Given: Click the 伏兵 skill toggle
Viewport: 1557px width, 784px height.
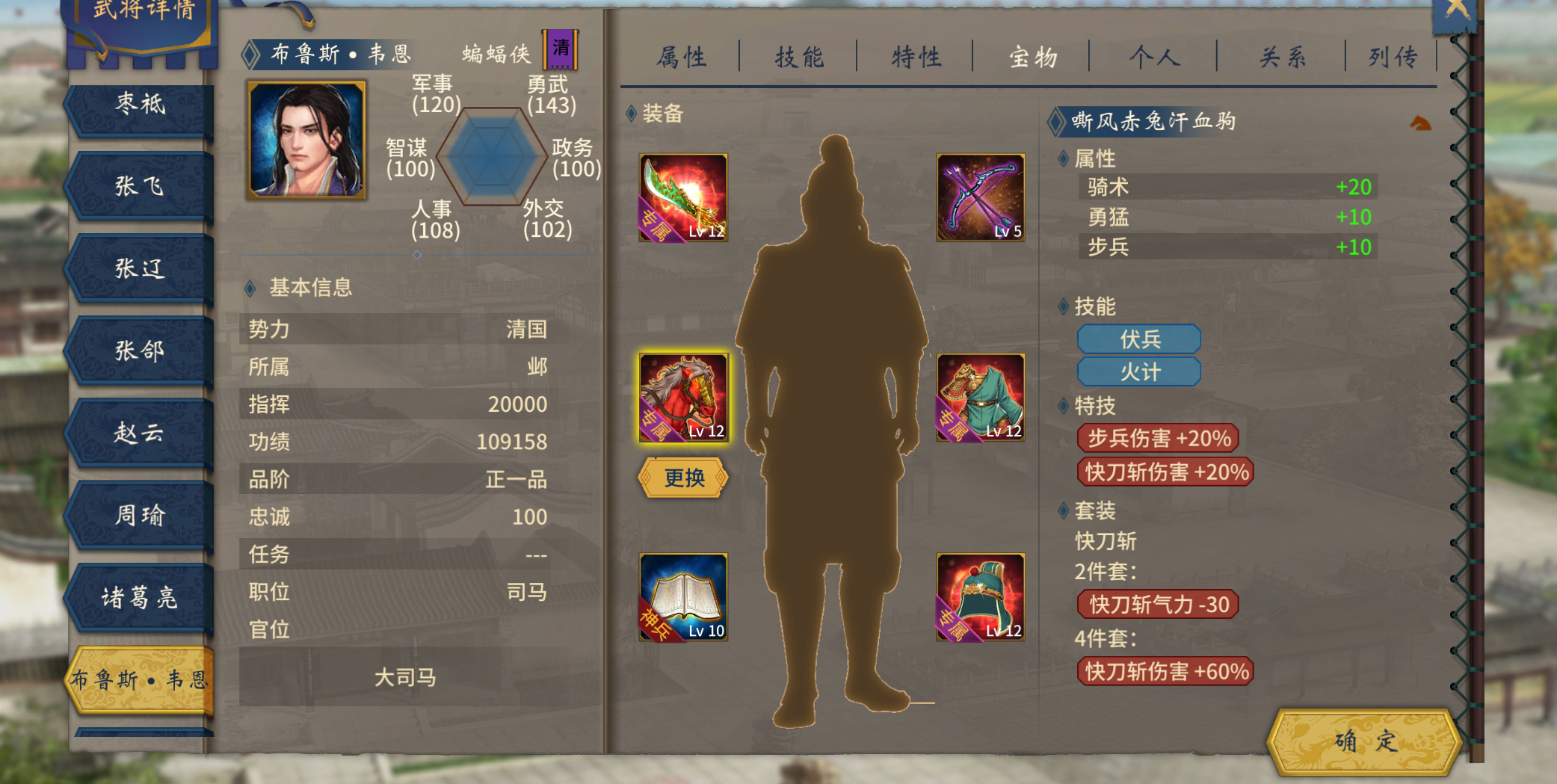Looking at the screenshot, I should 1139,339.
